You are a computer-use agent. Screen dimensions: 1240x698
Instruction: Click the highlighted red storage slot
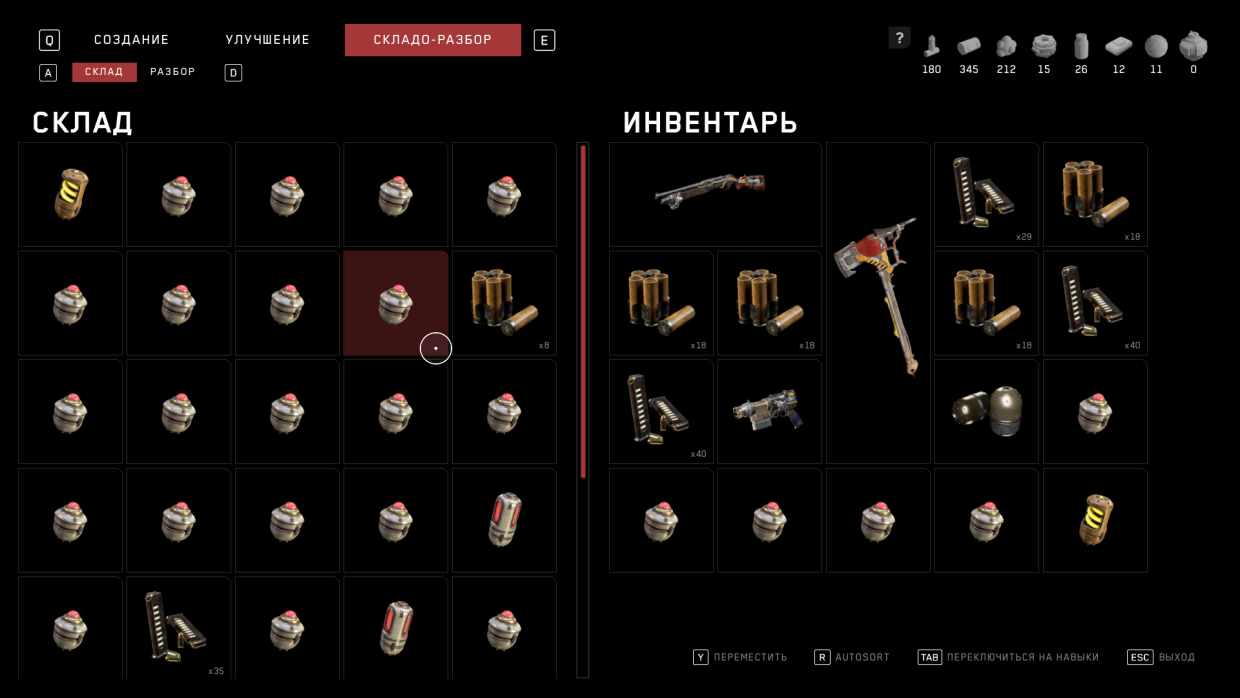pyautogui.click(x=395, y=303)
